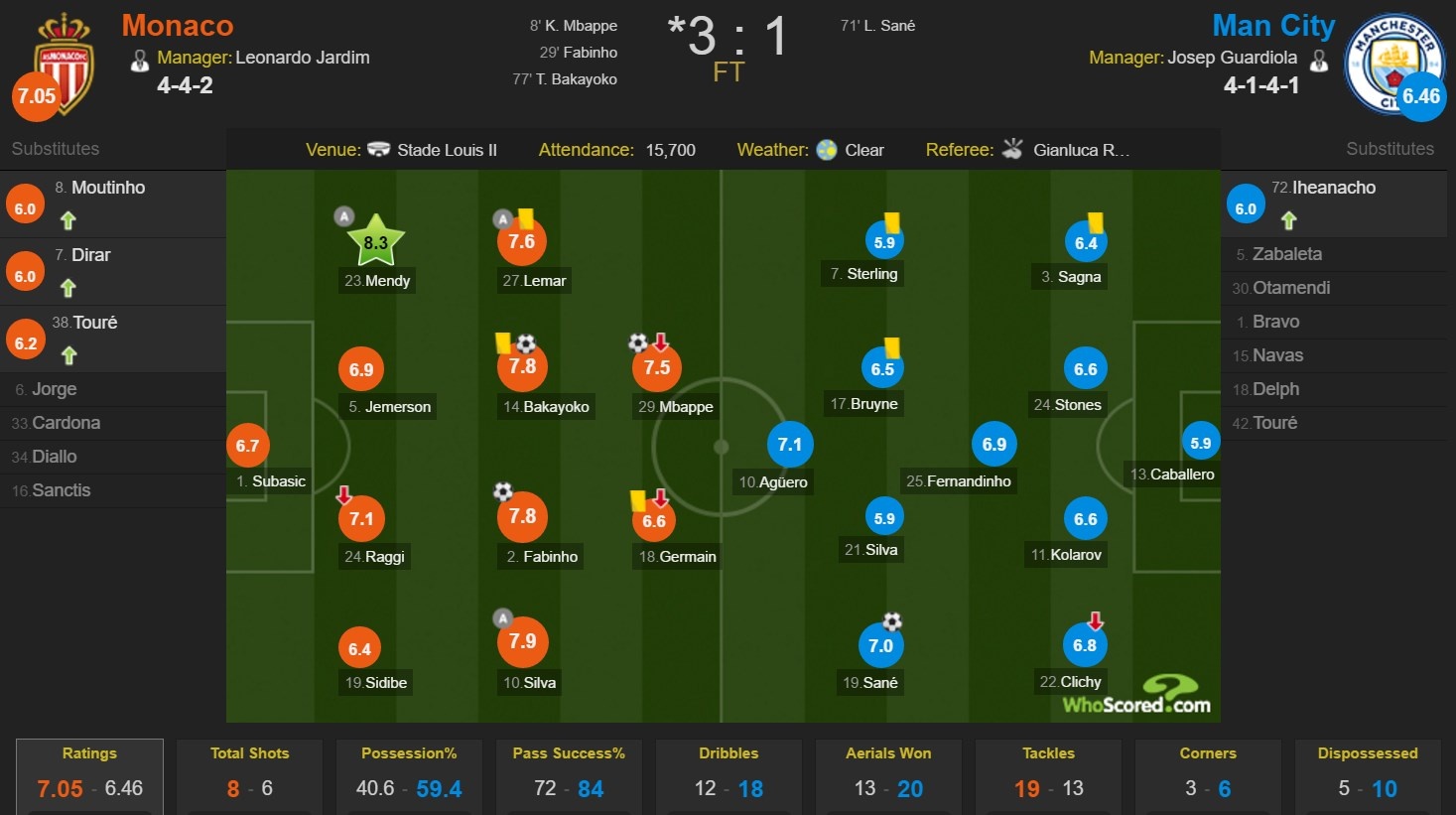Screen dimensions: 1456x815
Task: Click the Manchester City club badge
Action: click(x=1394, y=64)
